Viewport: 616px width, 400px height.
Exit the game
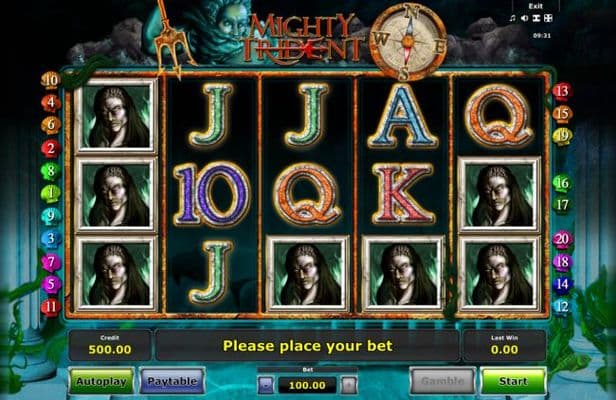[536, 6]
